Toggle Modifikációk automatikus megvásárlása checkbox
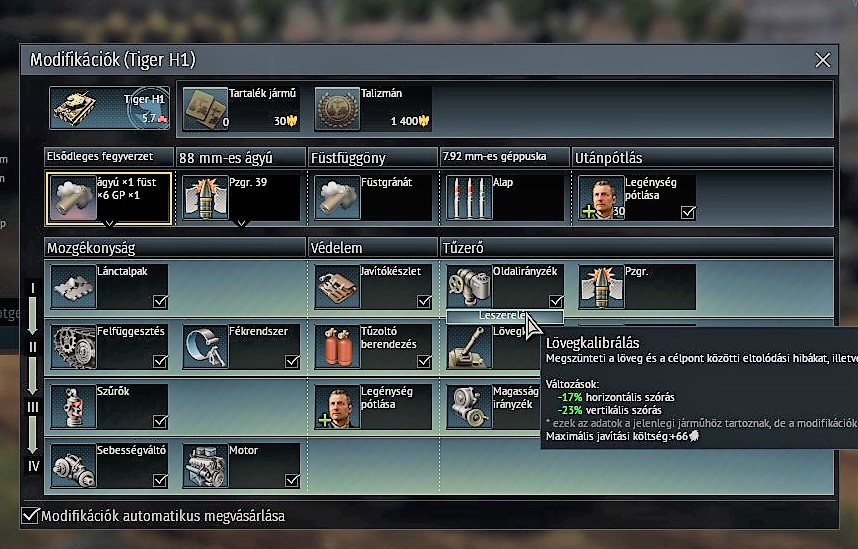 click(x=30, y=516)
